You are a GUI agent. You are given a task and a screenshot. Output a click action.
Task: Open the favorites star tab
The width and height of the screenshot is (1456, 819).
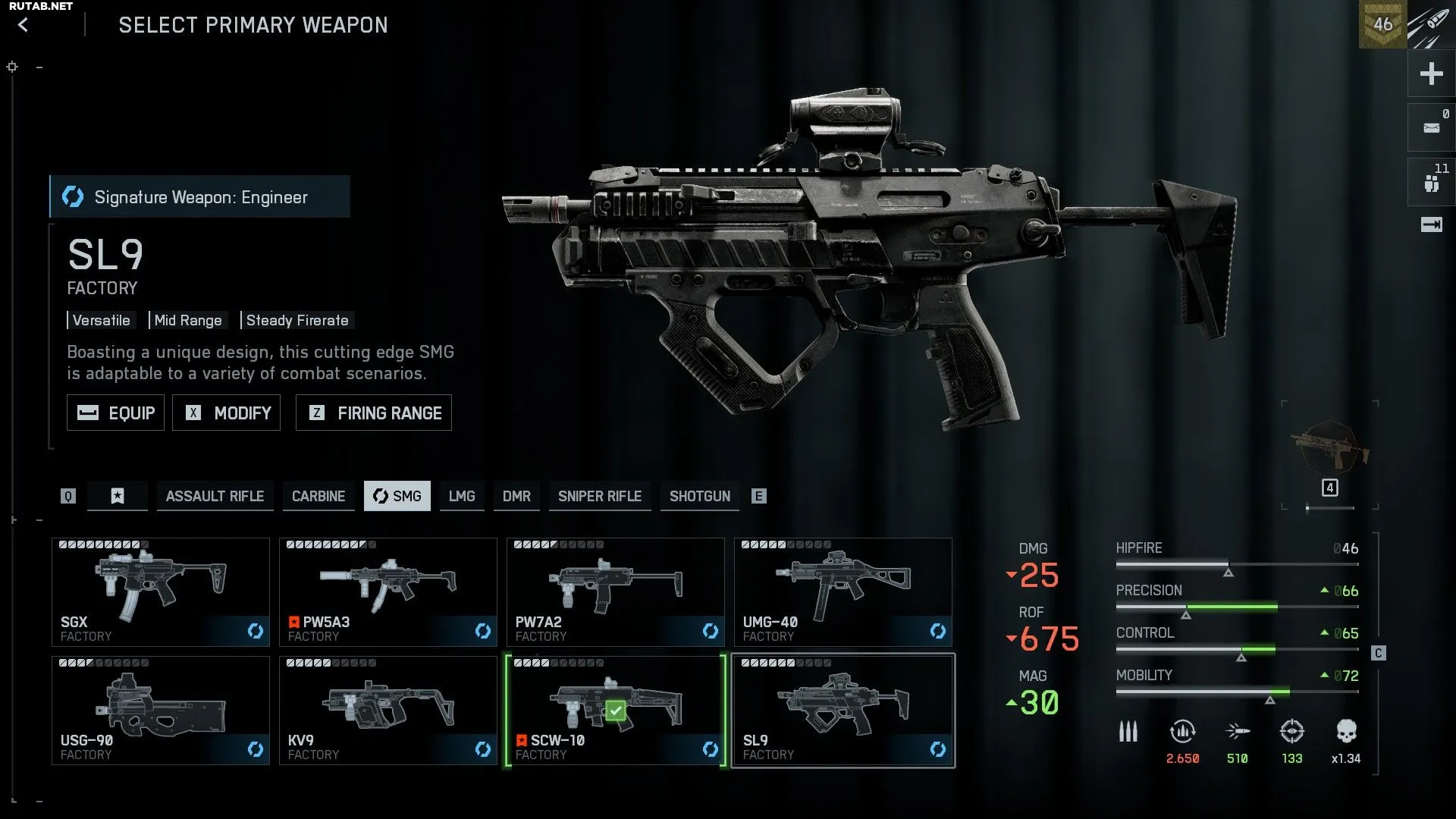click(118, 496)
